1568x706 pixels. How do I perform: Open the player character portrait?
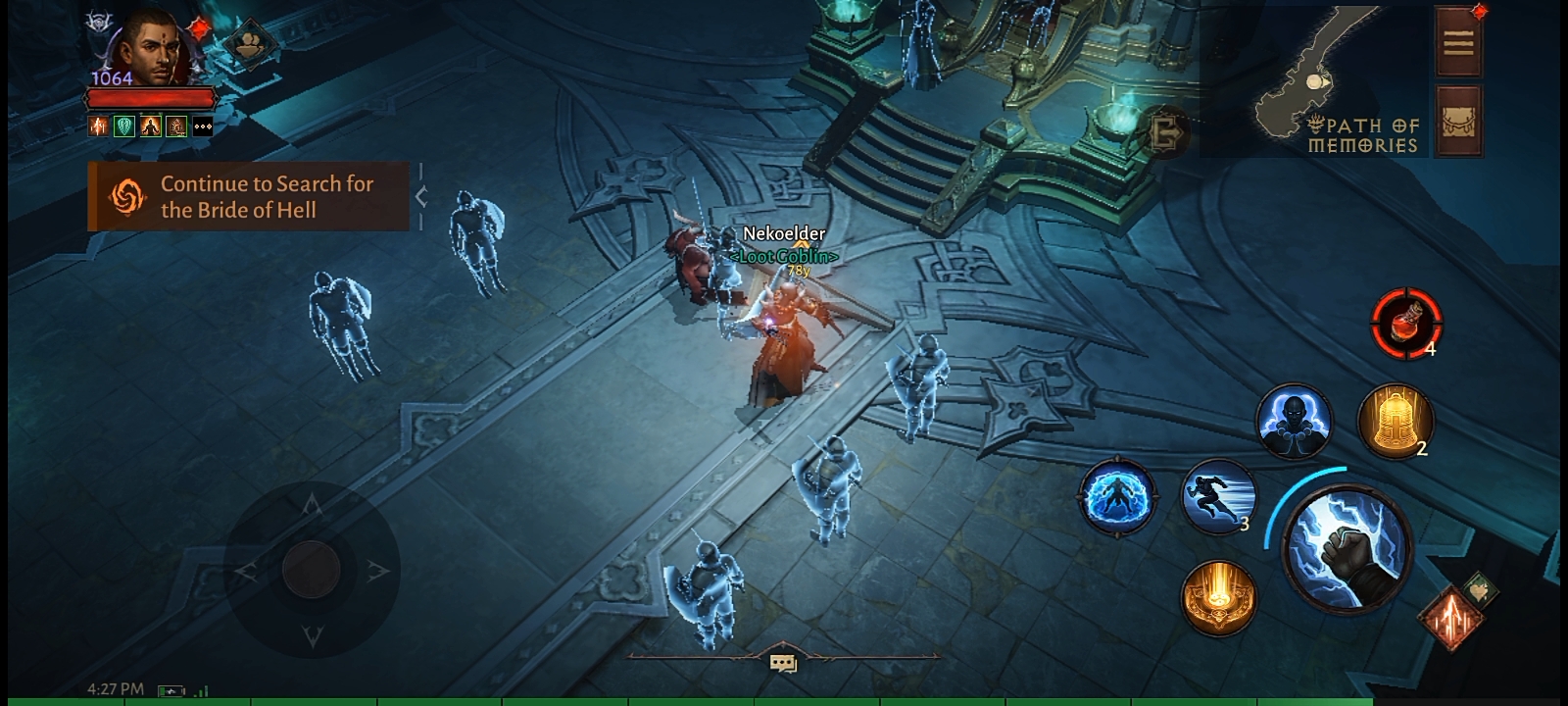[x=152, y=47]
